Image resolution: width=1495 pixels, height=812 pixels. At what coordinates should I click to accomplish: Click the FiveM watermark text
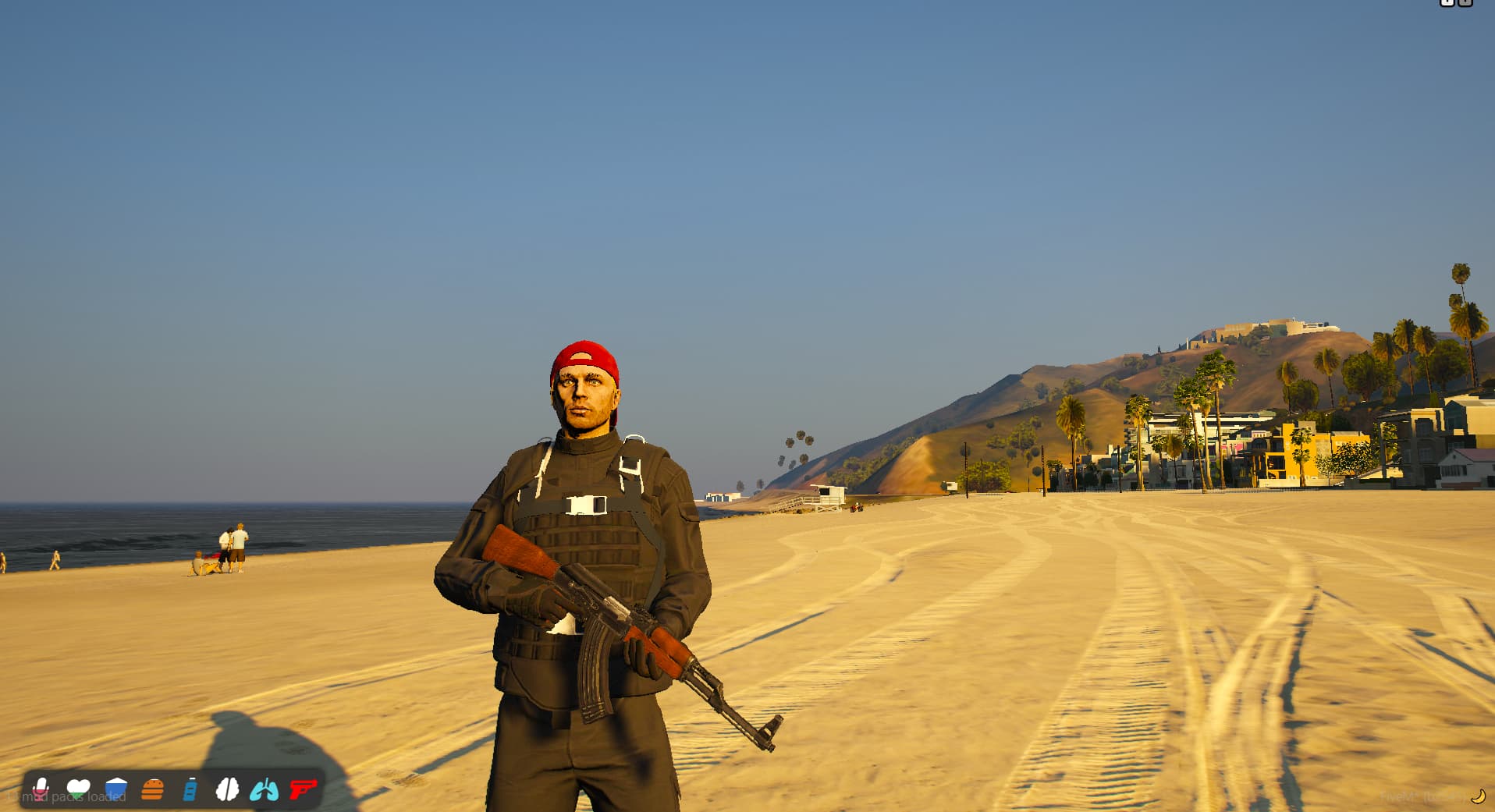click(1404, 797)
